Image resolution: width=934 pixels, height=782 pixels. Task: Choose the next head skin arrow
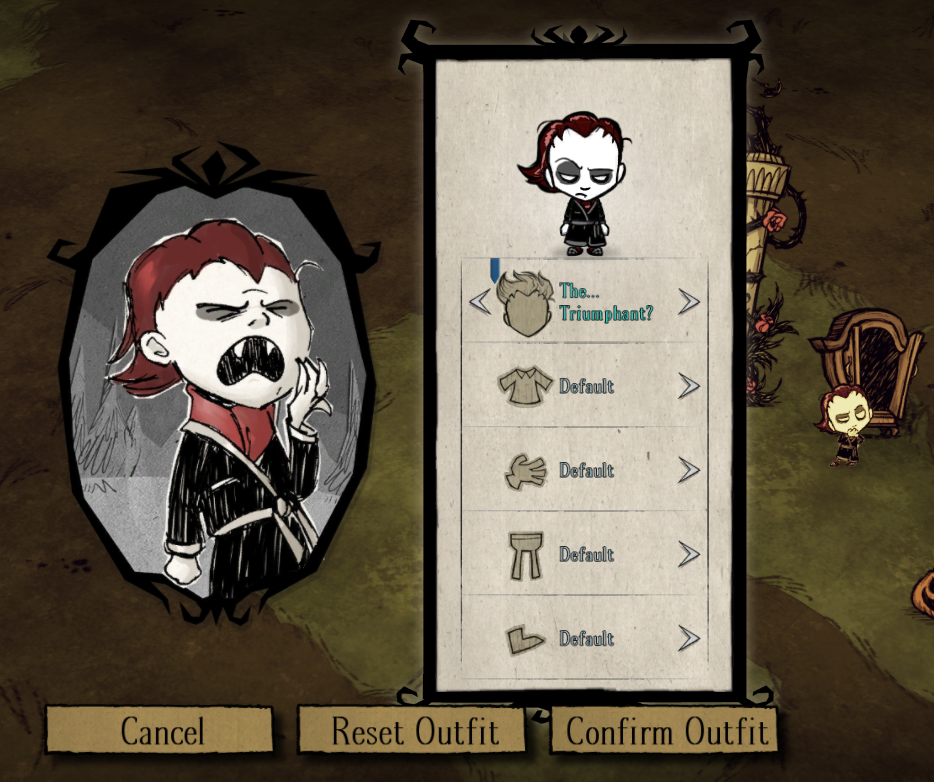(689, 301)
